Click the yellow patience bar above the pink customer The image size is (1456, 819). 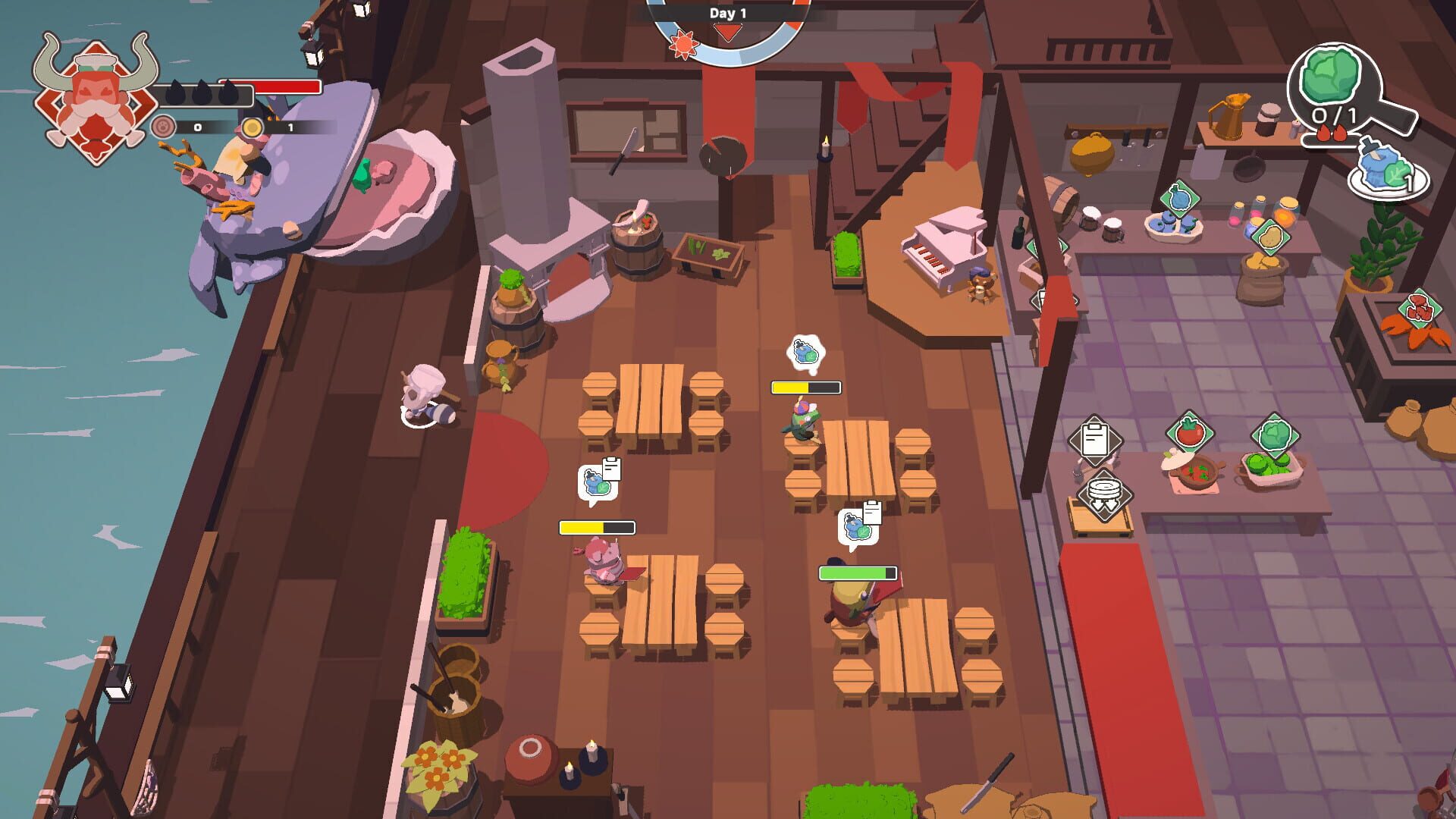click(x=596, y=526)
